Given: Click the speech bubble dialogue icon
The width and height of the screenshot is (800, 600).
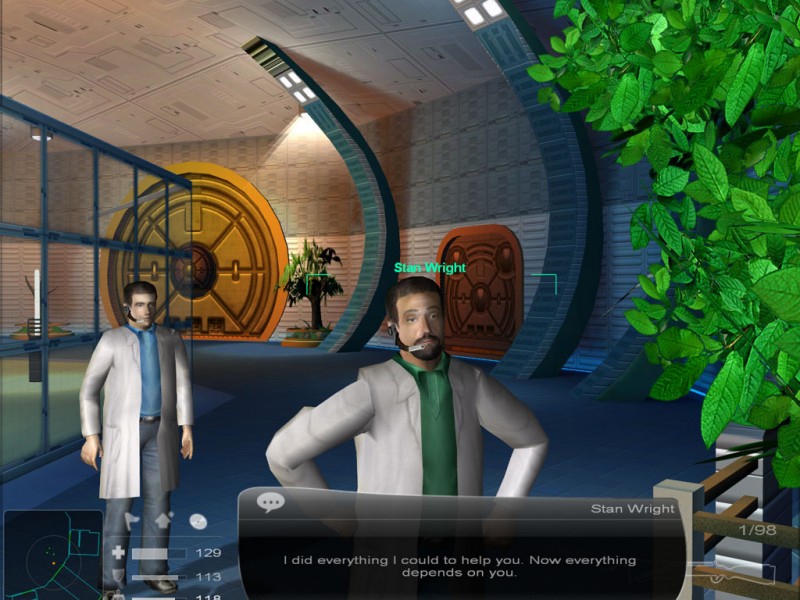Looking at the screenshot, I should pos(271,502).
